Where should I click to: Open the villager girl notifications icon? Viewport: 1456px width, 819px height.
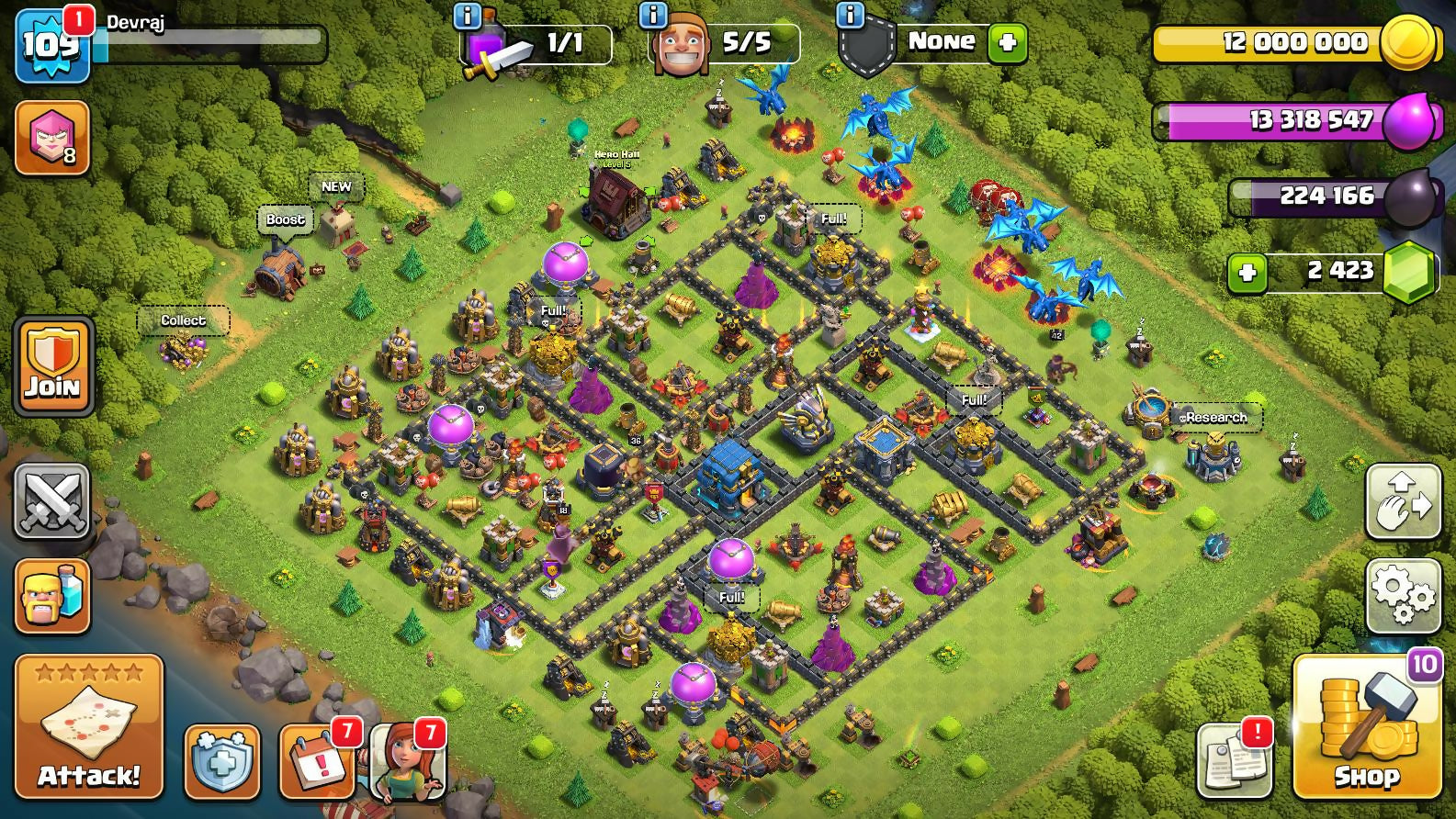408,762
